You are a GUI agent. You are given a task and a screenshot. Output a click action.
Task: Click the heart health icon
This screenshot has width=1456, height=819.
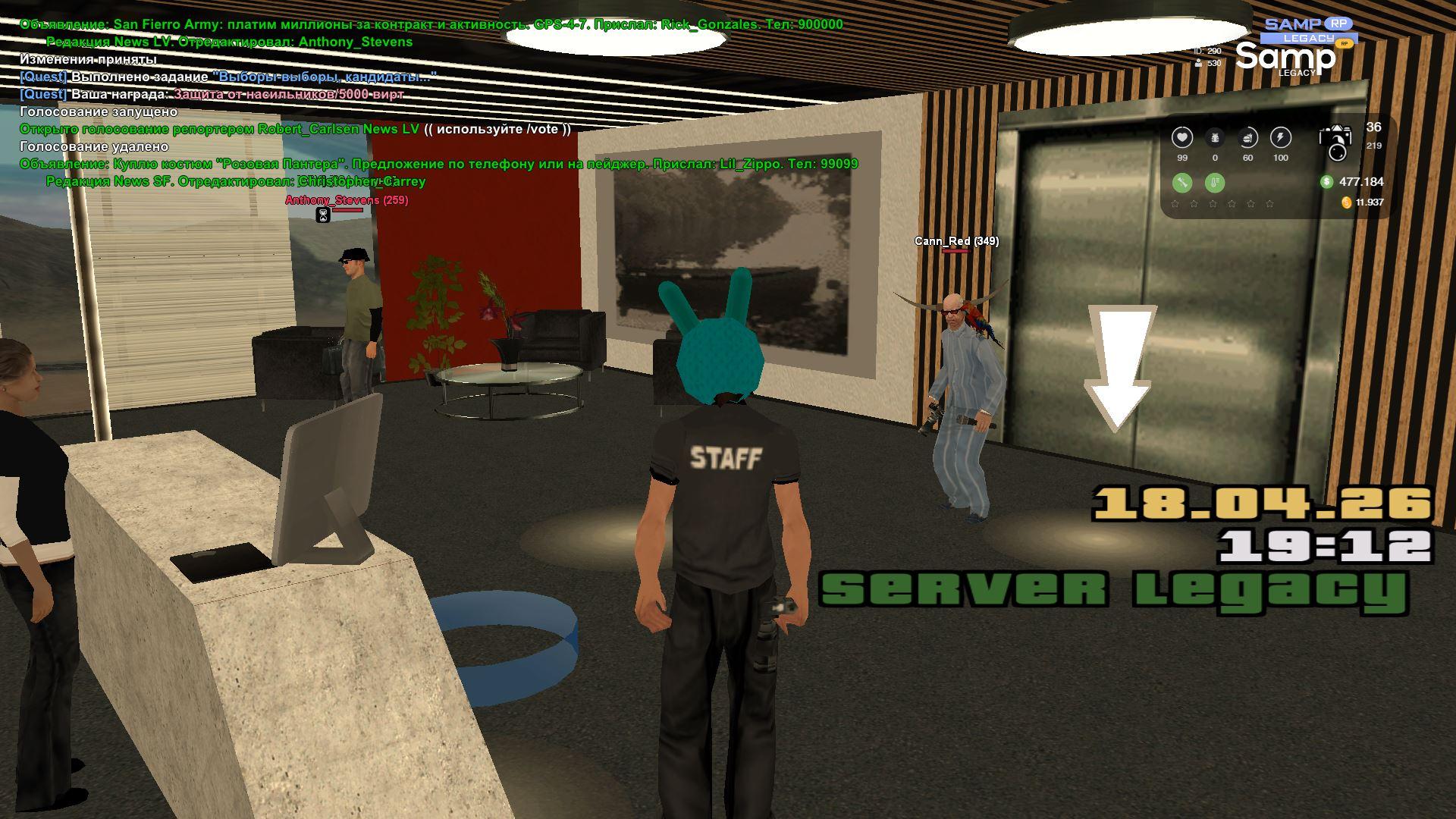(x=1181, y=138)
